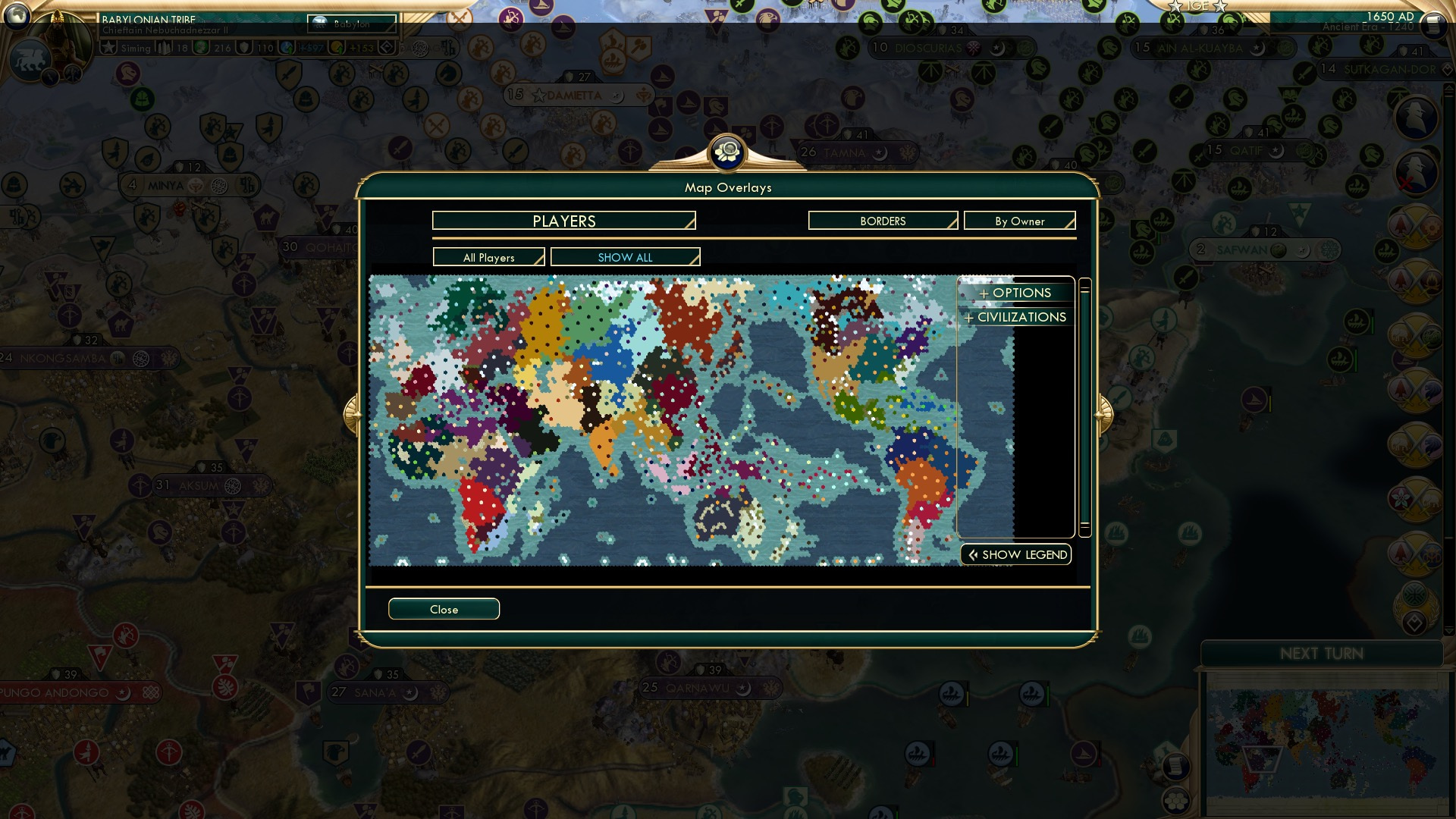This screenshot has width=1456, height=819.
Task: Open the PLAYERS overlay type dropdown
Action: [563, 221]
